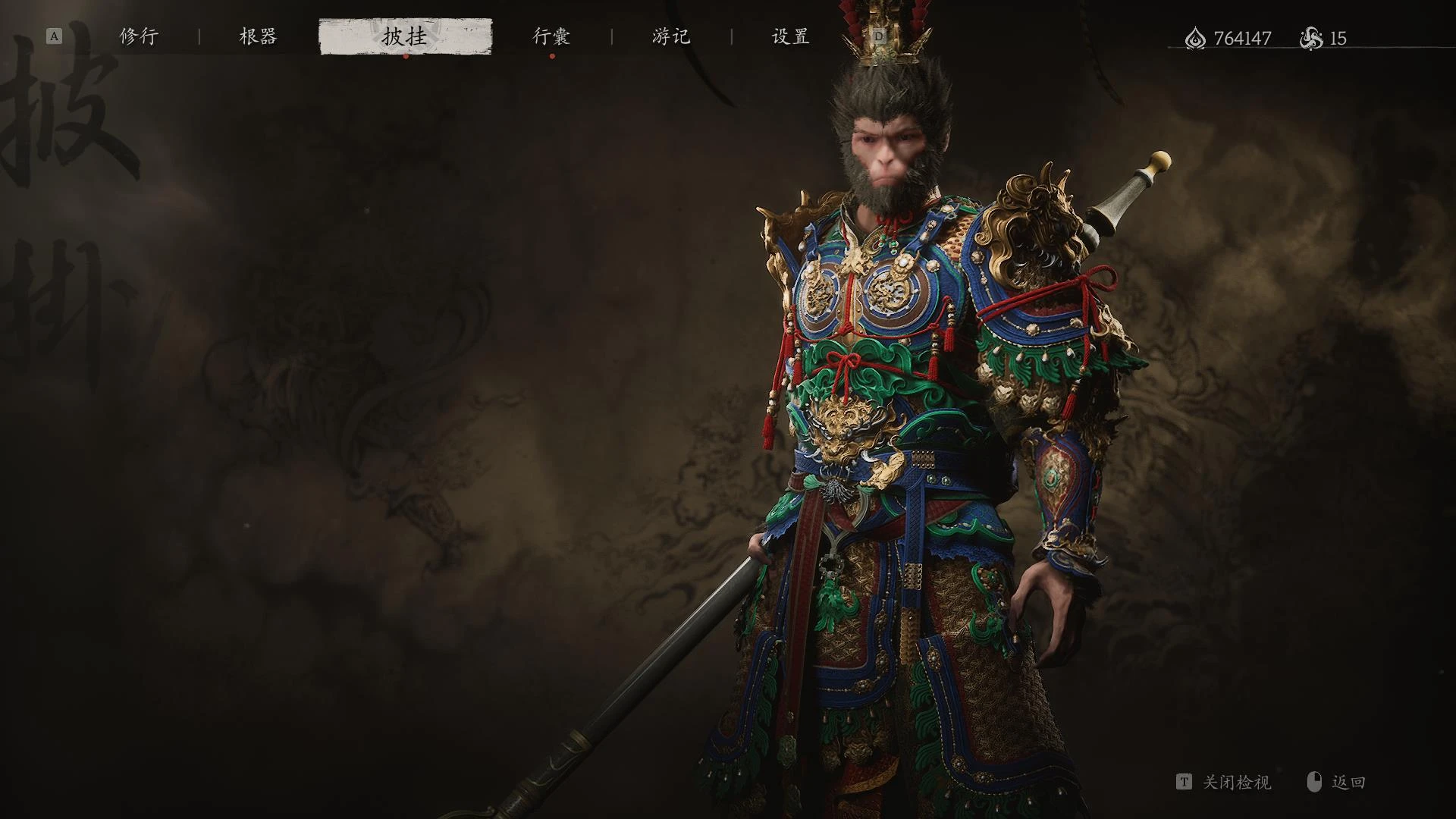Choose 返回 to go back
The height and width of the screenshot is (819, 1456).
pos(1348,782)
